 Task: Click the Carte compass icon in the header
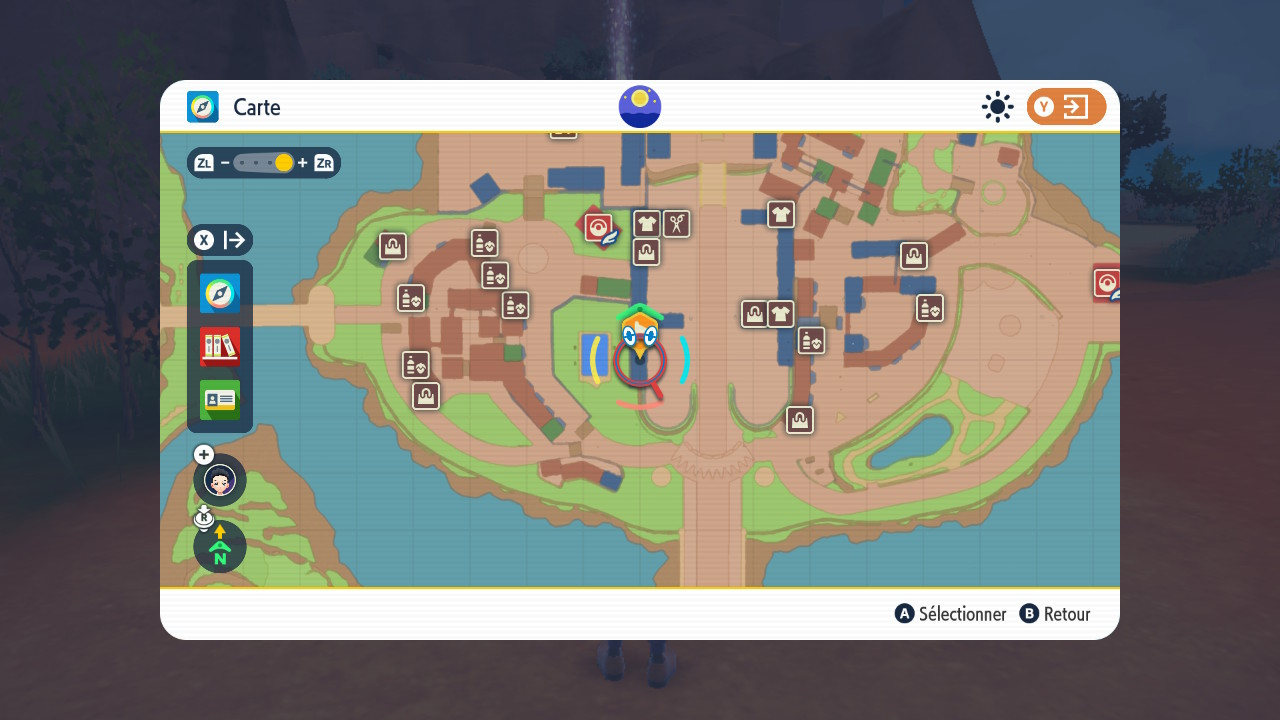203,107
